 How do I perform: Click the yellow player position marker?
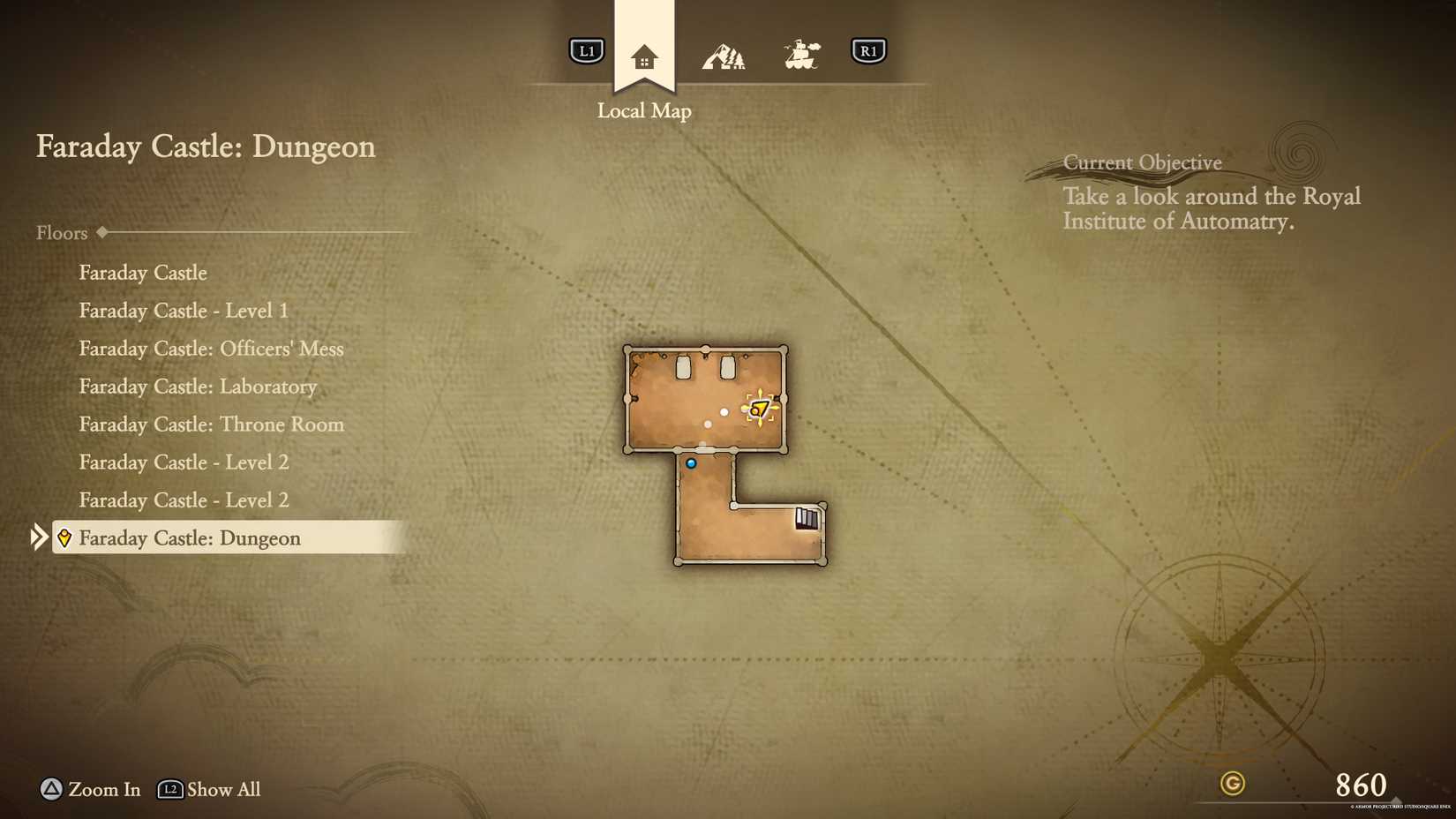coord(759,409)
